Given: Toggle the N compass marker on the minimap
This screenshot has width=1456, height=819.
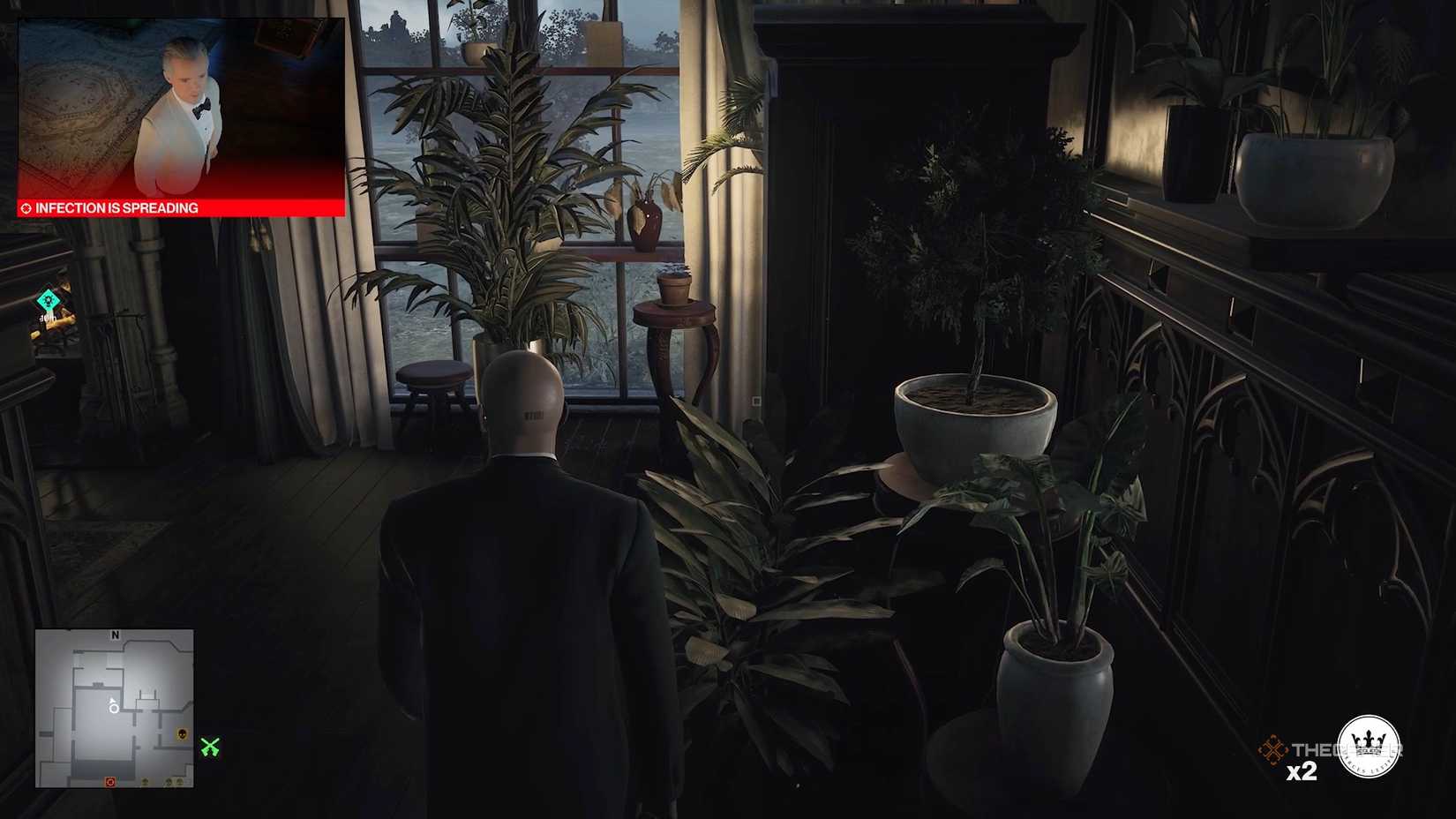Looking at the screenshot, I should [116, 635].
